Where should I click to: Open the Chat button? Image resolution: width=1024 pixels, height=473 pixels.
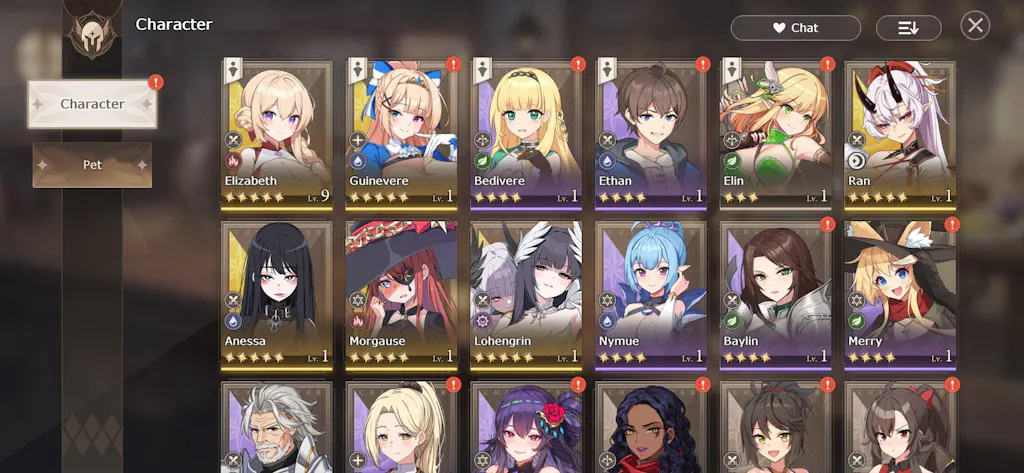[x=795, y=28]
